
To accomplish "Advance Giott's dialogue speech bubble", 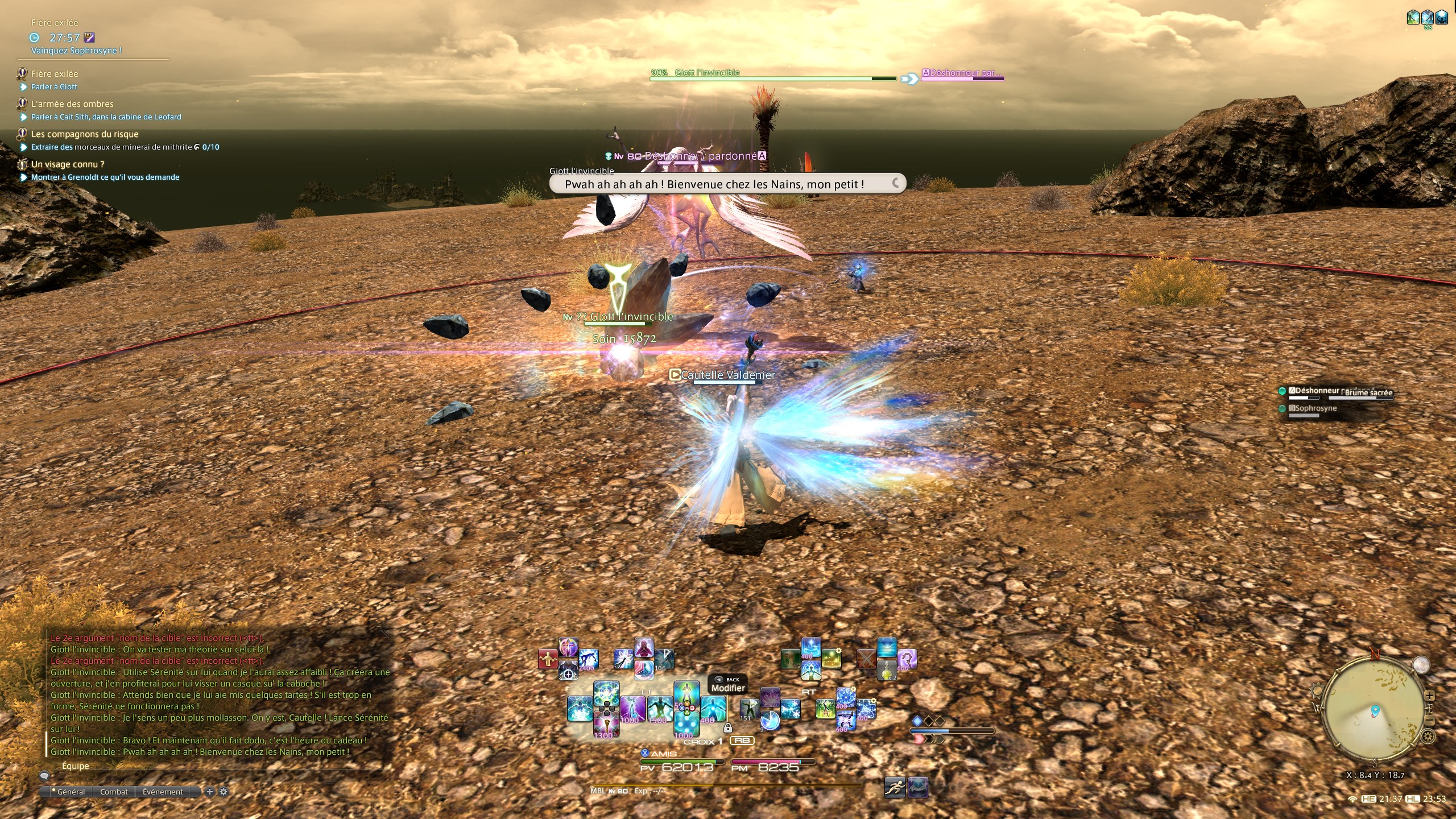I will coord(727,184).
